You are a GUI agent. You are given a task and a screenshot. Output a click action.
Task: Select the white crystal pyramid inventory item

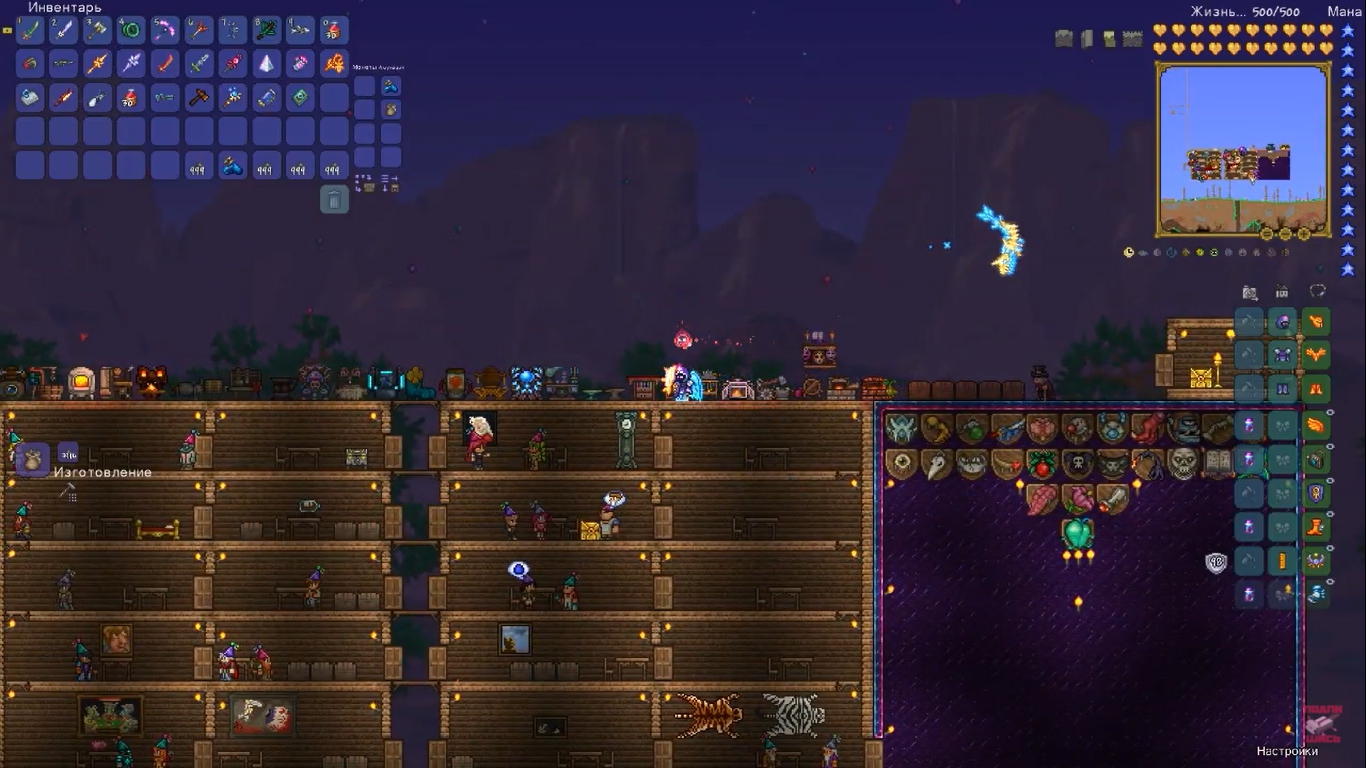click(x=267, y=64)
